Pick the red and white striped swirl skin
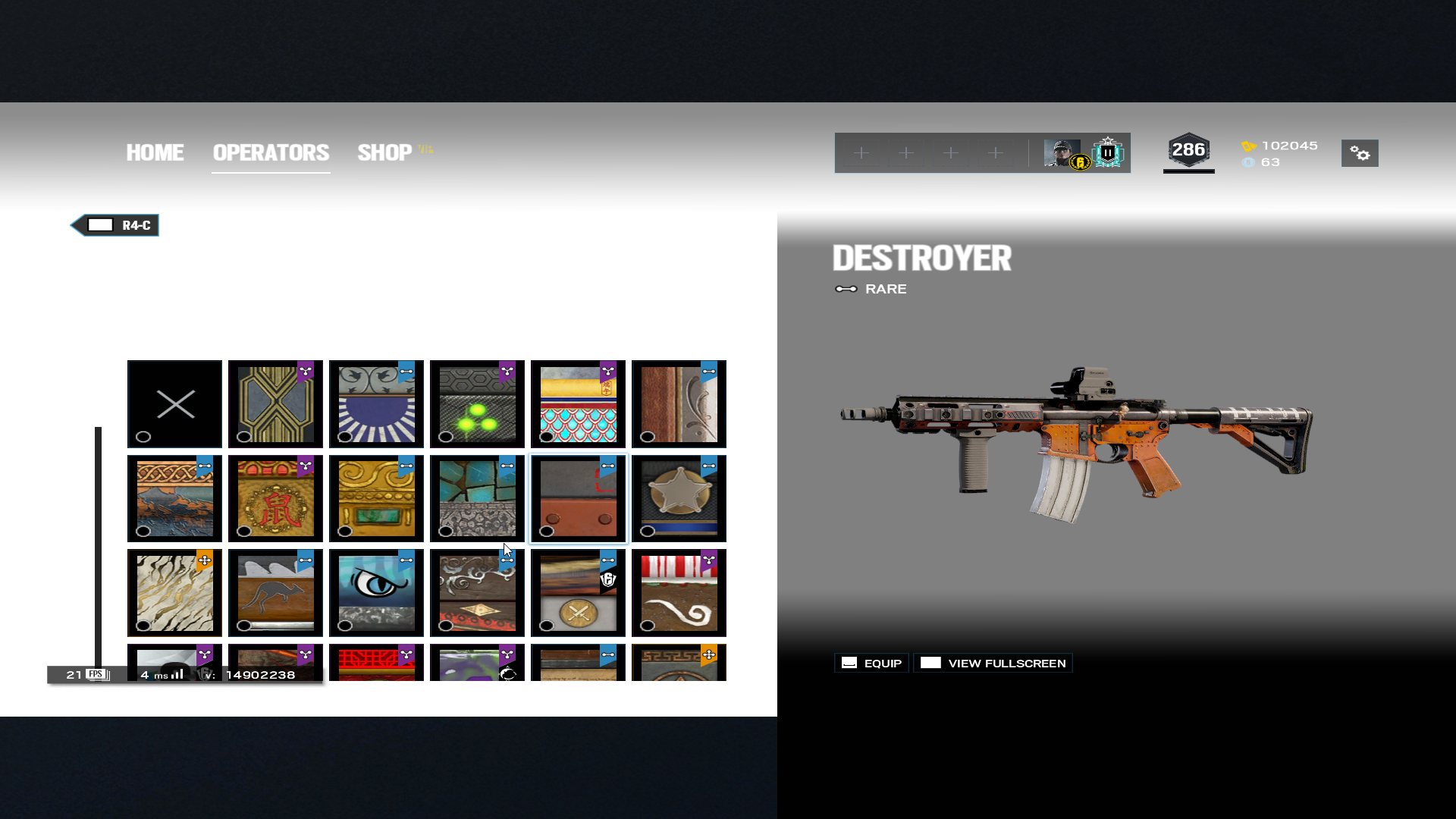The height and width of the screenshot is (819, 1456). click(x=679, y=593)
